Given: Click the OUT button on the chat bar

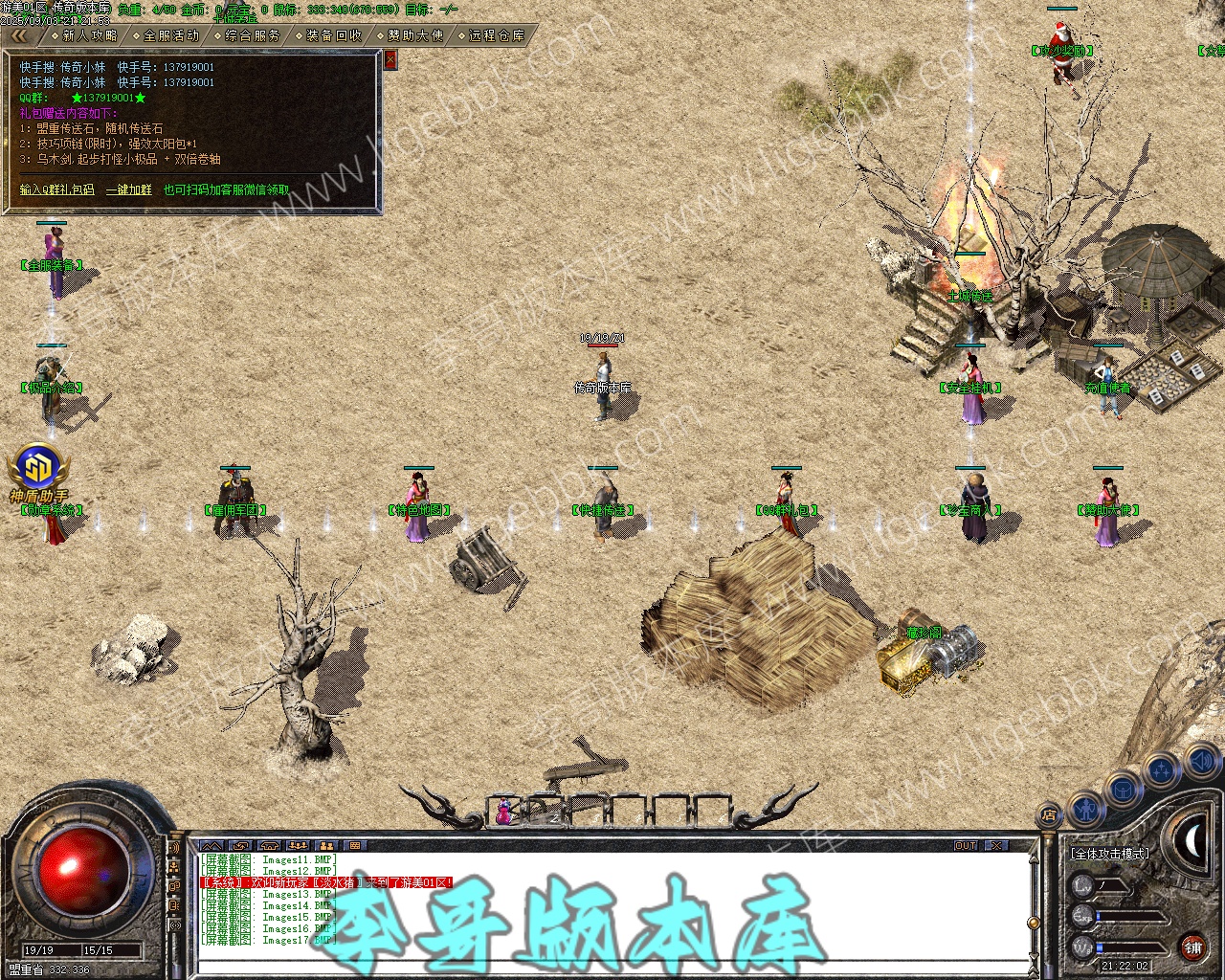Looking at the screenshot, I should click(966, 846).
